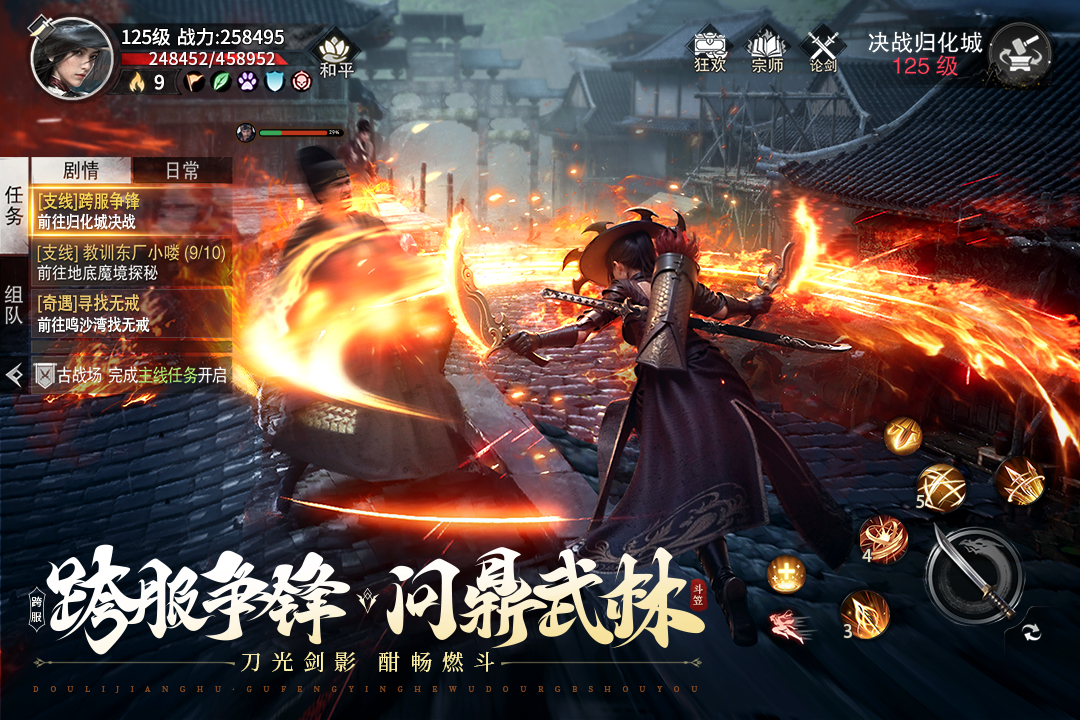
Task: Open the anvil and hammer forge button
Action: [x=1019, y=55]
